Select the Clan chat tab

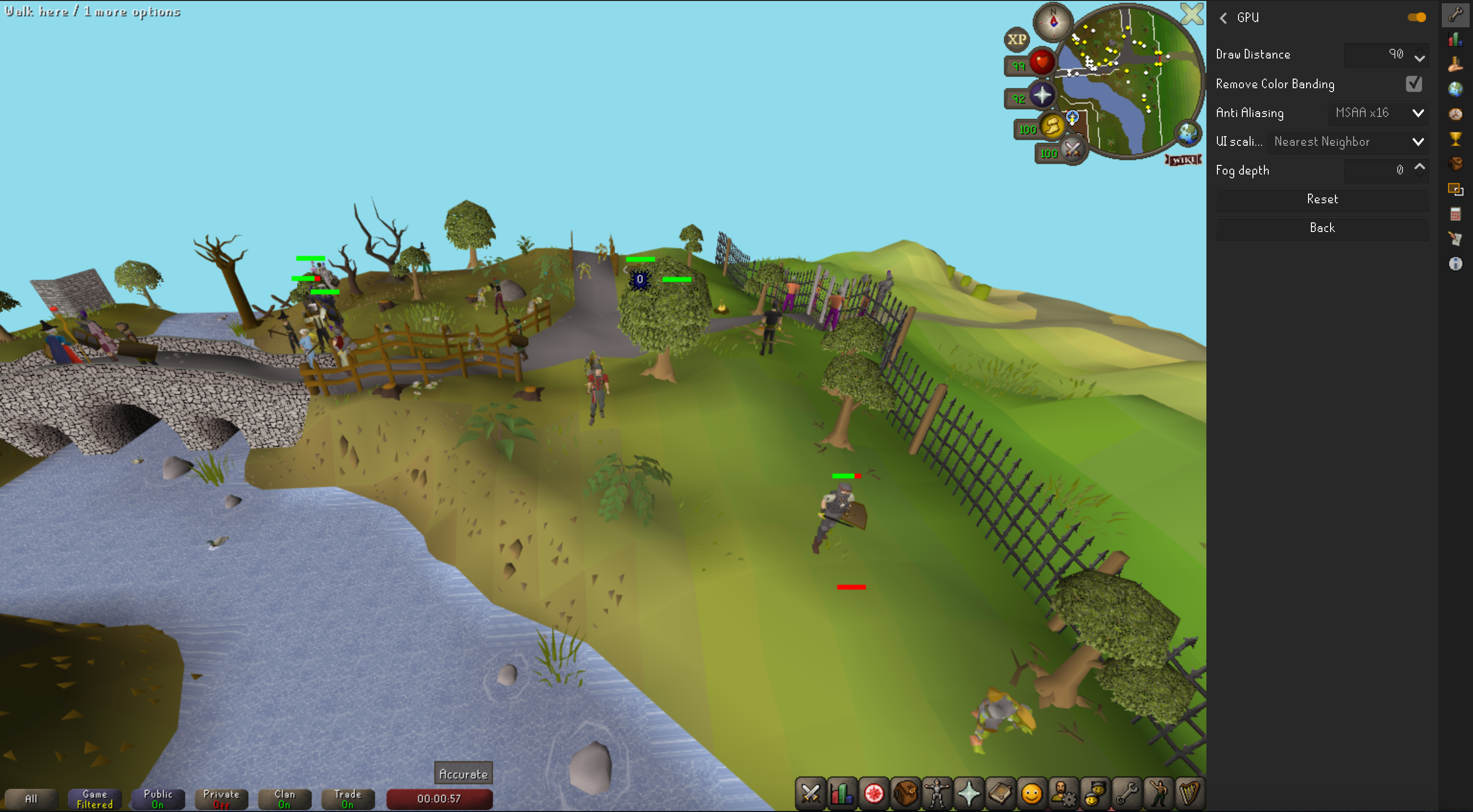click(x=284, y=799)
